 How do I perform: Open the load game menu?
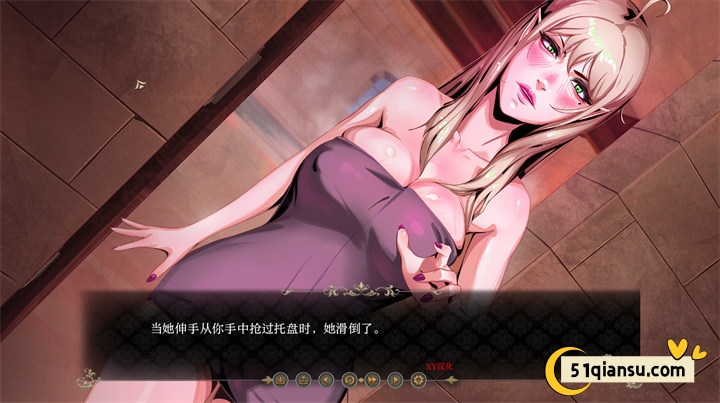click(303, 380)
